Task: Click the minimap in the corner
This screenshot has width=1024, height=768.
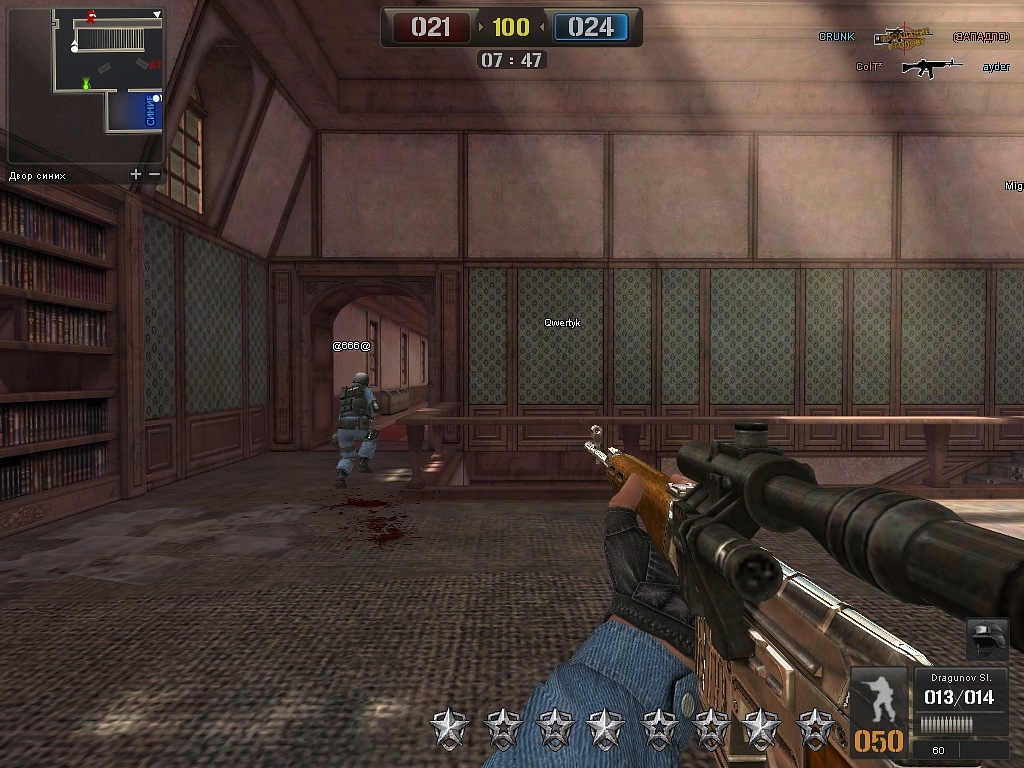Action: click(x=85, y=85)
